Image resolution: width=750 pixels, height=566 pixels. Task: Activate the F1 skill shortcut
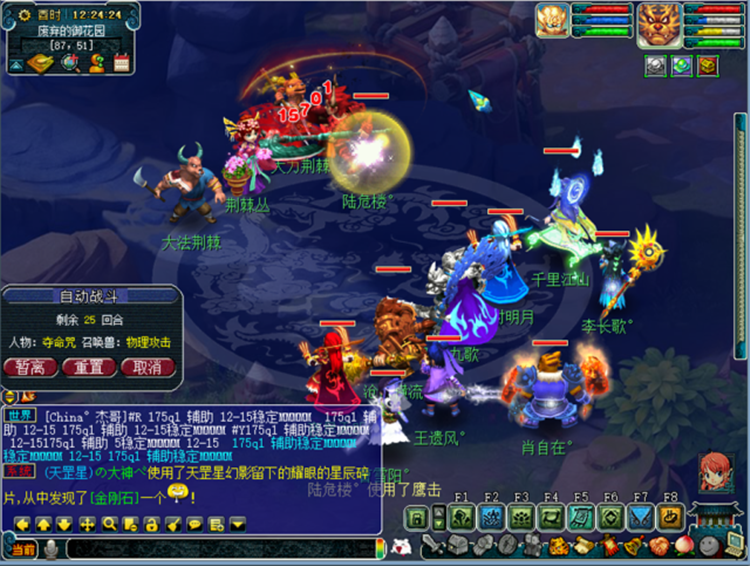point(461,517)
